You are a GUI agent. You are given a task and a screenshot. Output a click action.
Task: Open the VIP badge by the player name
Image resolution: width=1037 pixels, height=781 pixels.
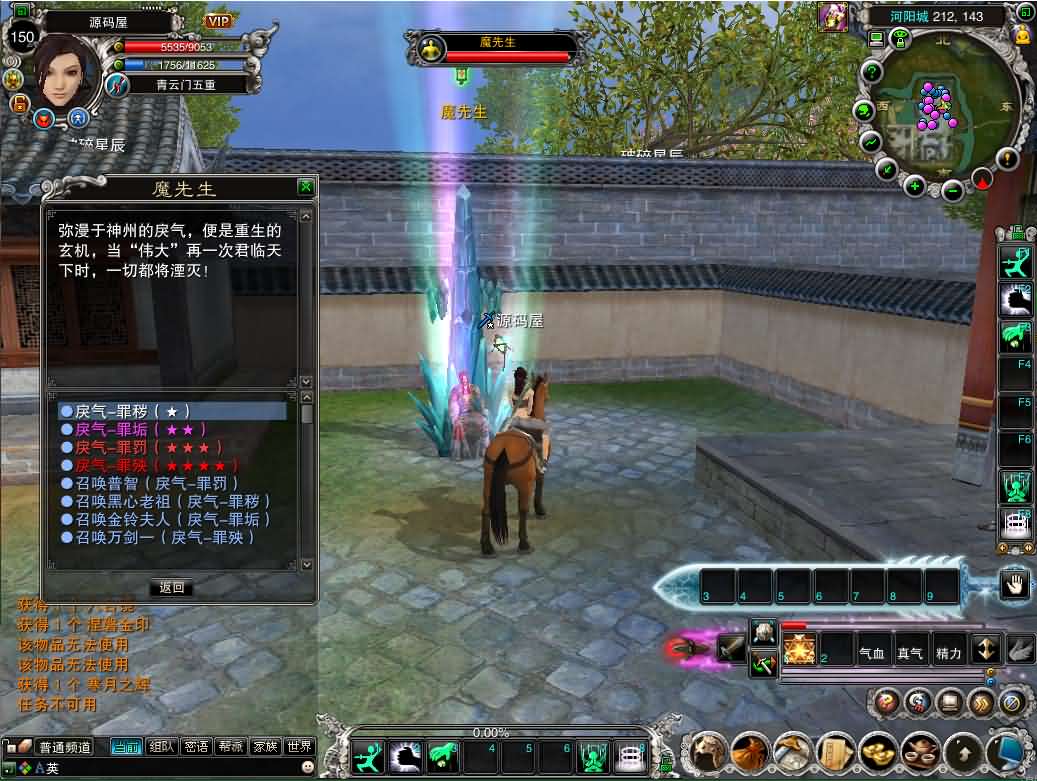(x=218, y=21)
